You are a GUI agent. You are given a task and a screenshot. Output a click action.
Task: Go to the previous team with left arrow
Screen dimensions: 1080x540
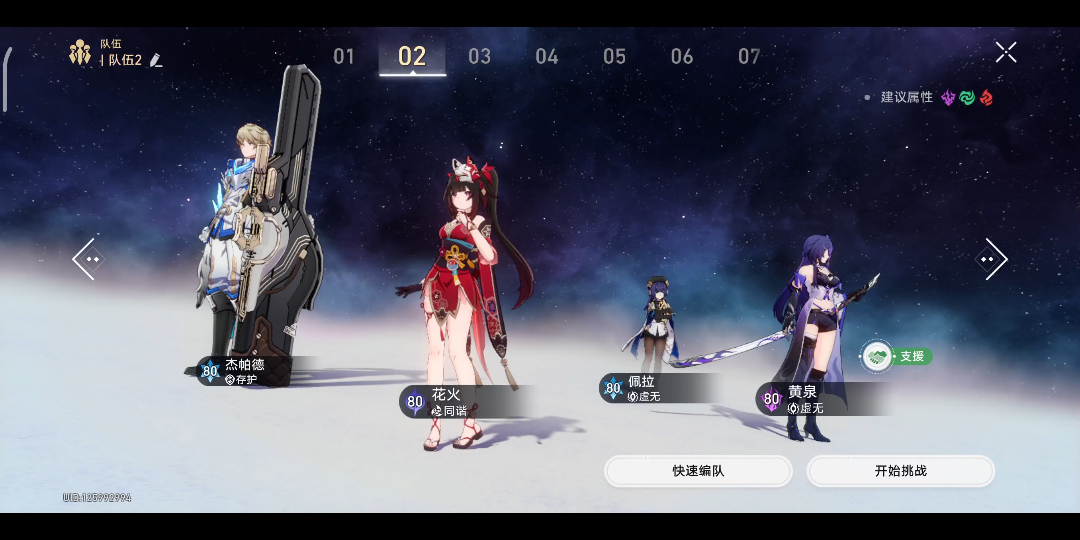coord(88,259)
